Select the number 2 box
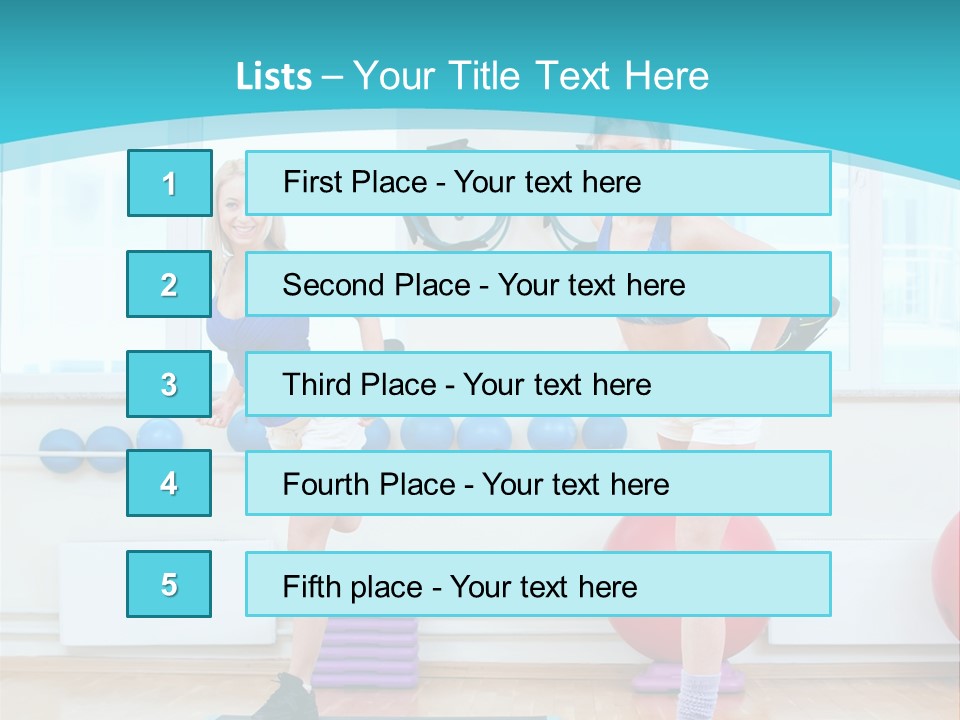 click(170, 284)
